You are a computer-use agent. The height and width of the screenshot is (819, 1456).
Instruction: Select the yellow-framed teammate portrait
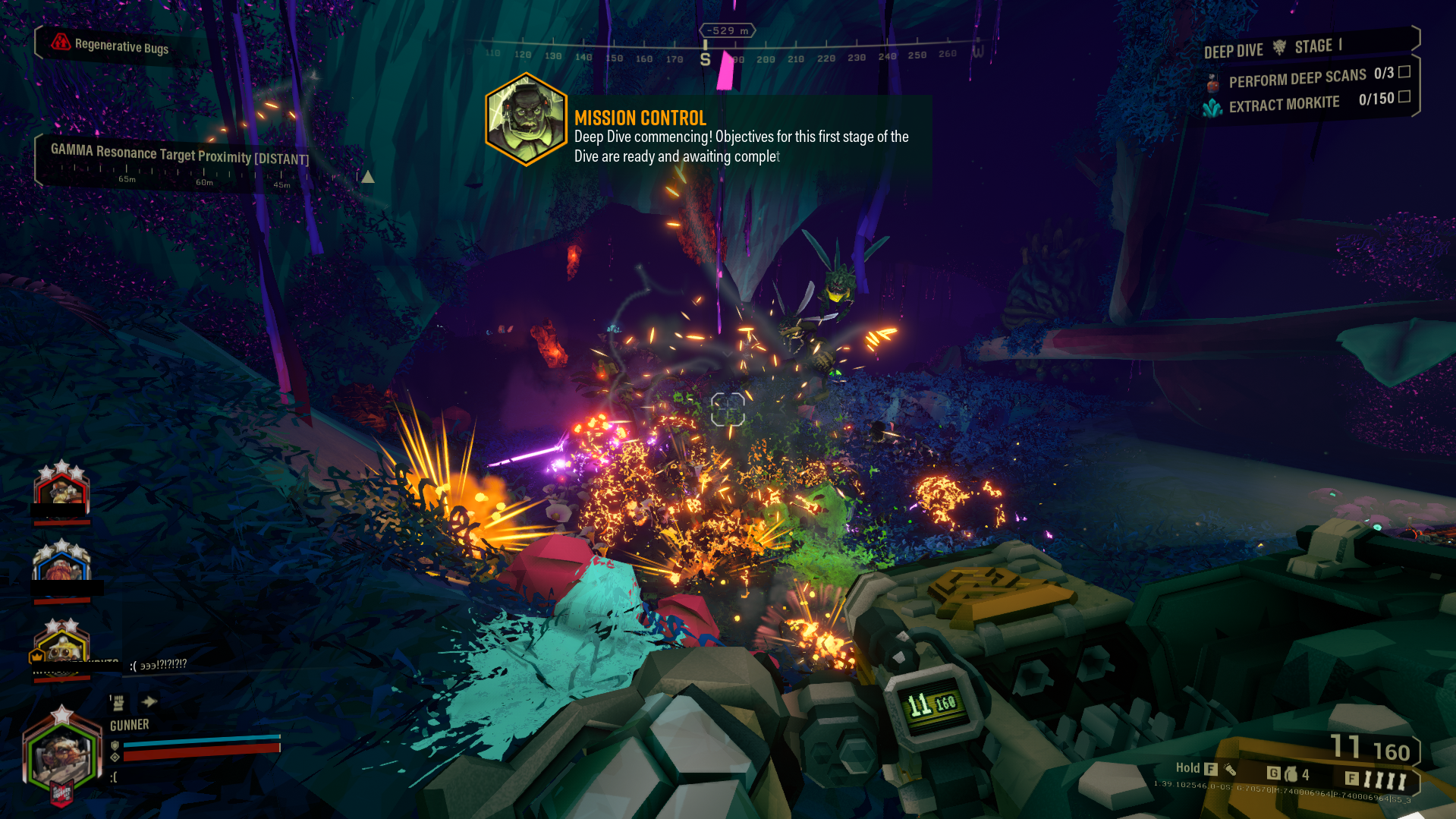pyautogui.click(x=62, y=646)
